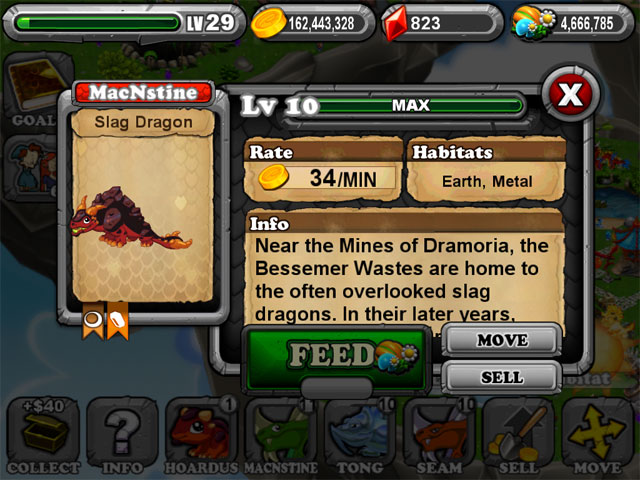Tap the red gem balance counter
The image size is (640, 480).
click(438, 22)
